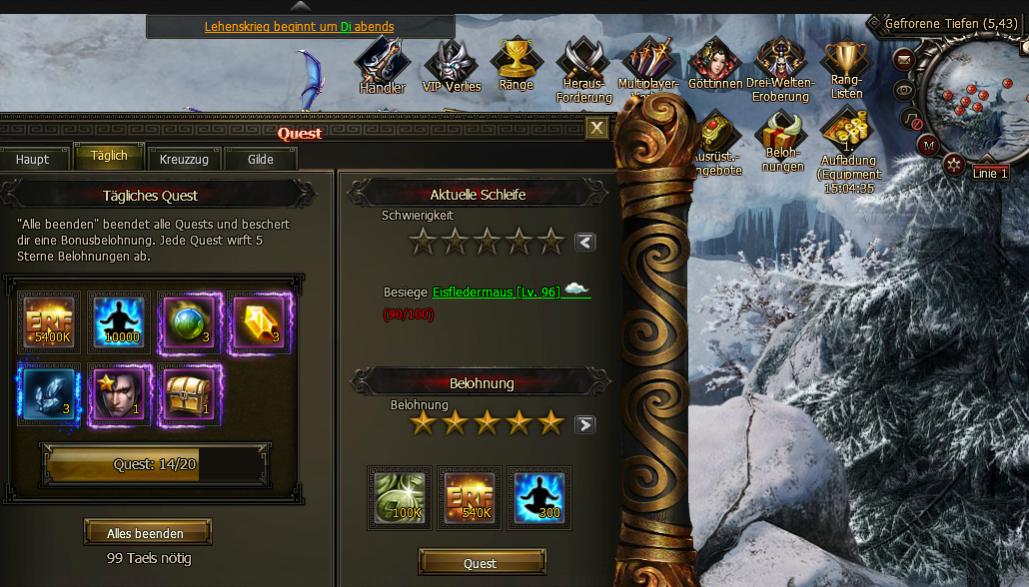Click the Eisfledermaus target link

tap(496, 292)
